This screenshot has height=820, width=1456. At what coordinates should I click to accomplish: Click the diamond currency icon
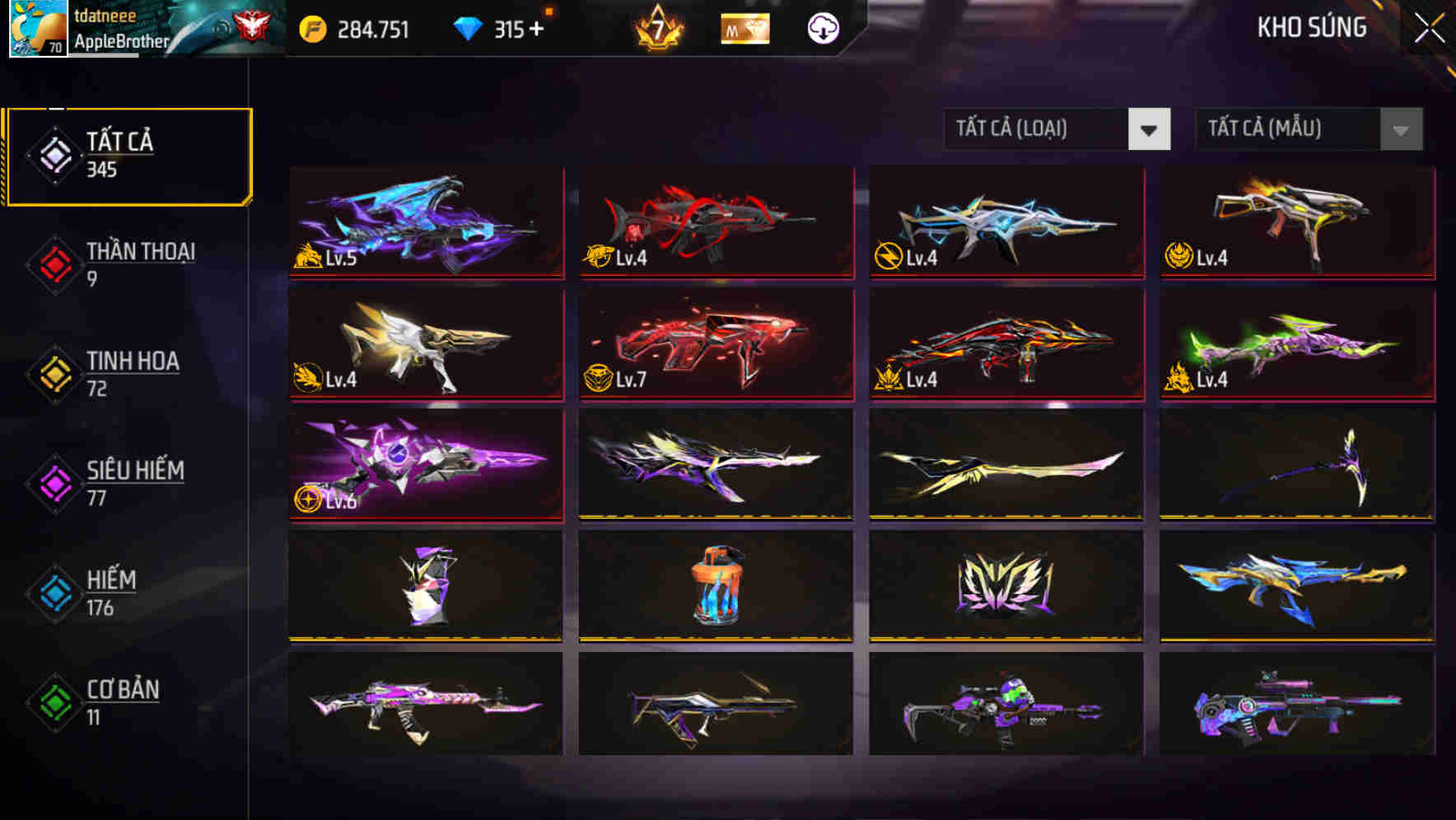(469, 27)
